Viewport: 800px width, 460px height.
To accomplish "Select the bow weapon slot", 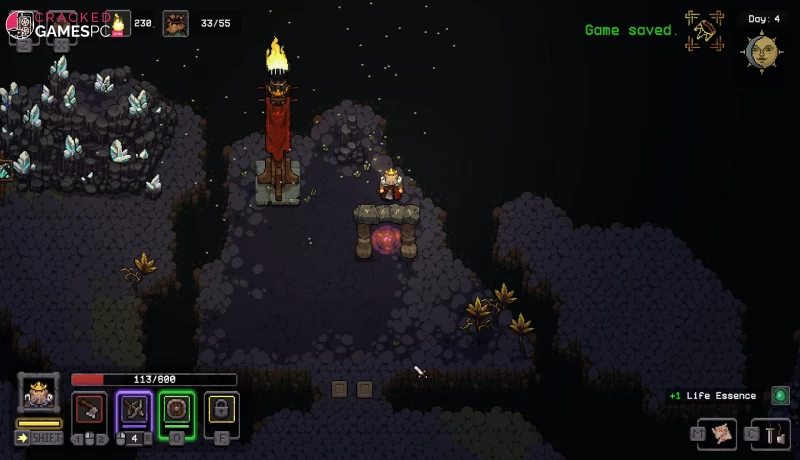I will [134, 409].
